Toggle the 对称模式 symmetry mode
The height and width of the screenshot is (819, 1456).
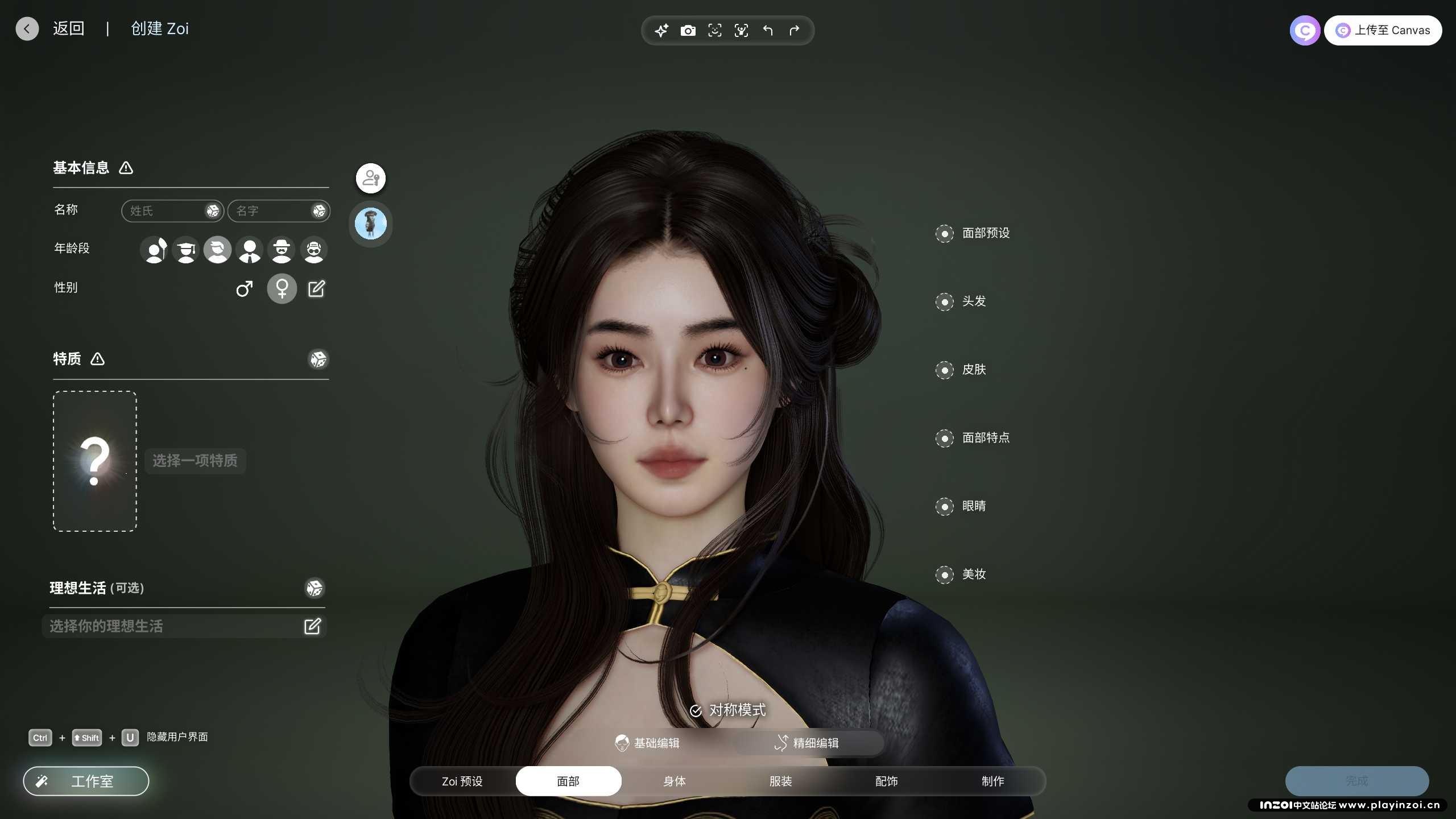(x=728, y=710)
